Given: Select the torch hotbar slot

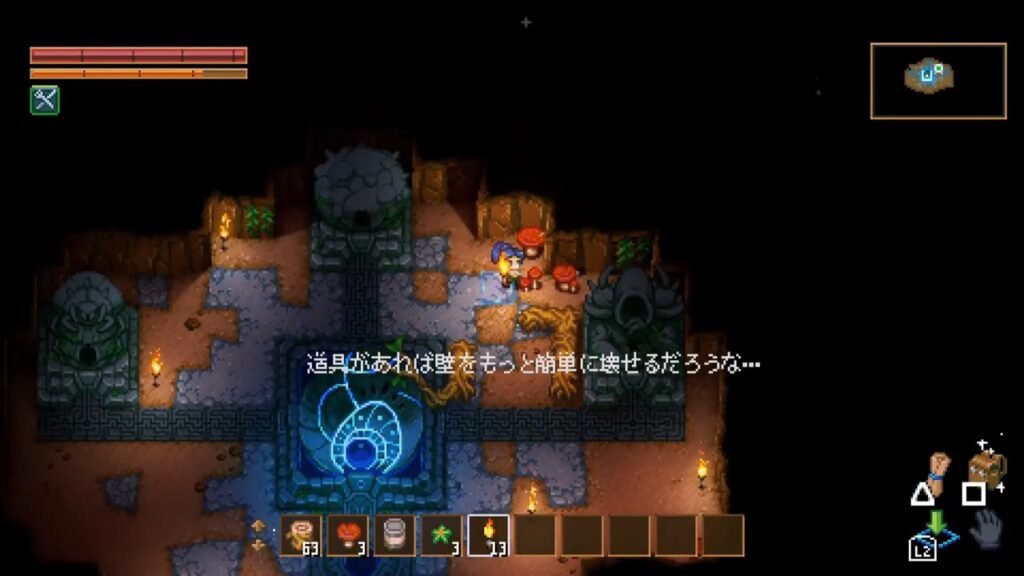Looking at the screenshot, I should click(488, 535).
